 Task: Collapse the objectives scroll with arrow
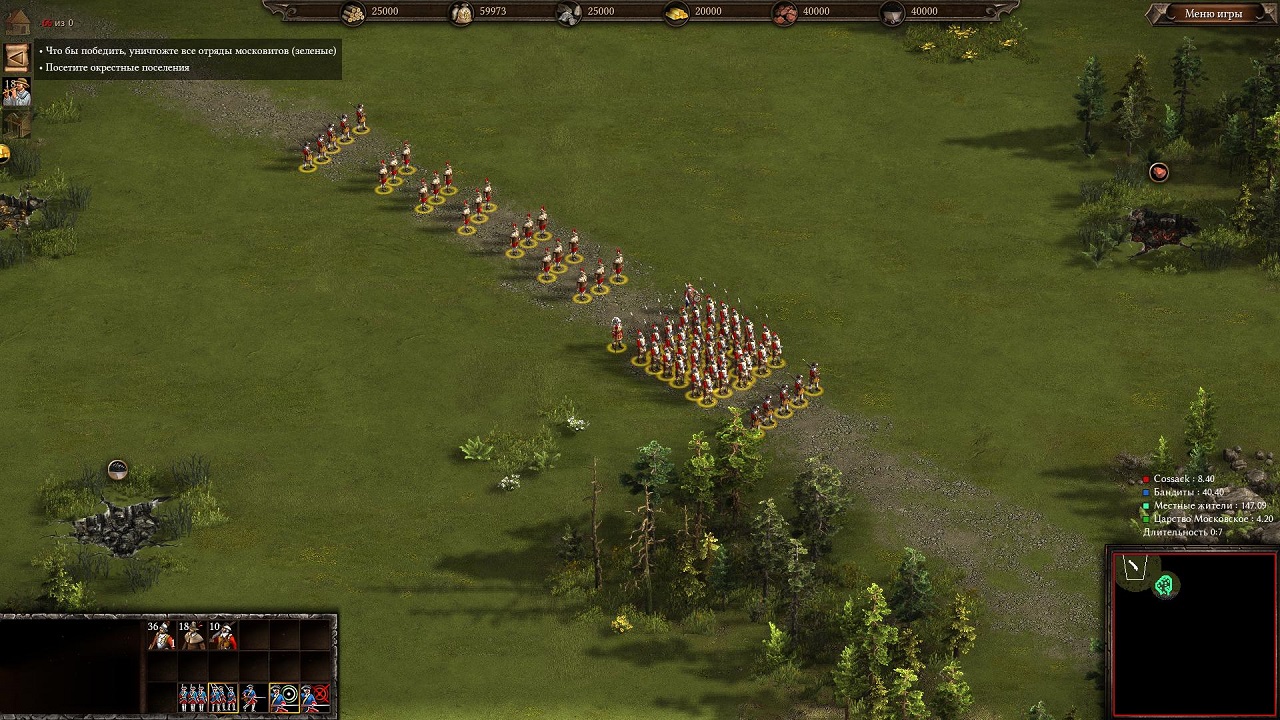click(x=16, y=56)
